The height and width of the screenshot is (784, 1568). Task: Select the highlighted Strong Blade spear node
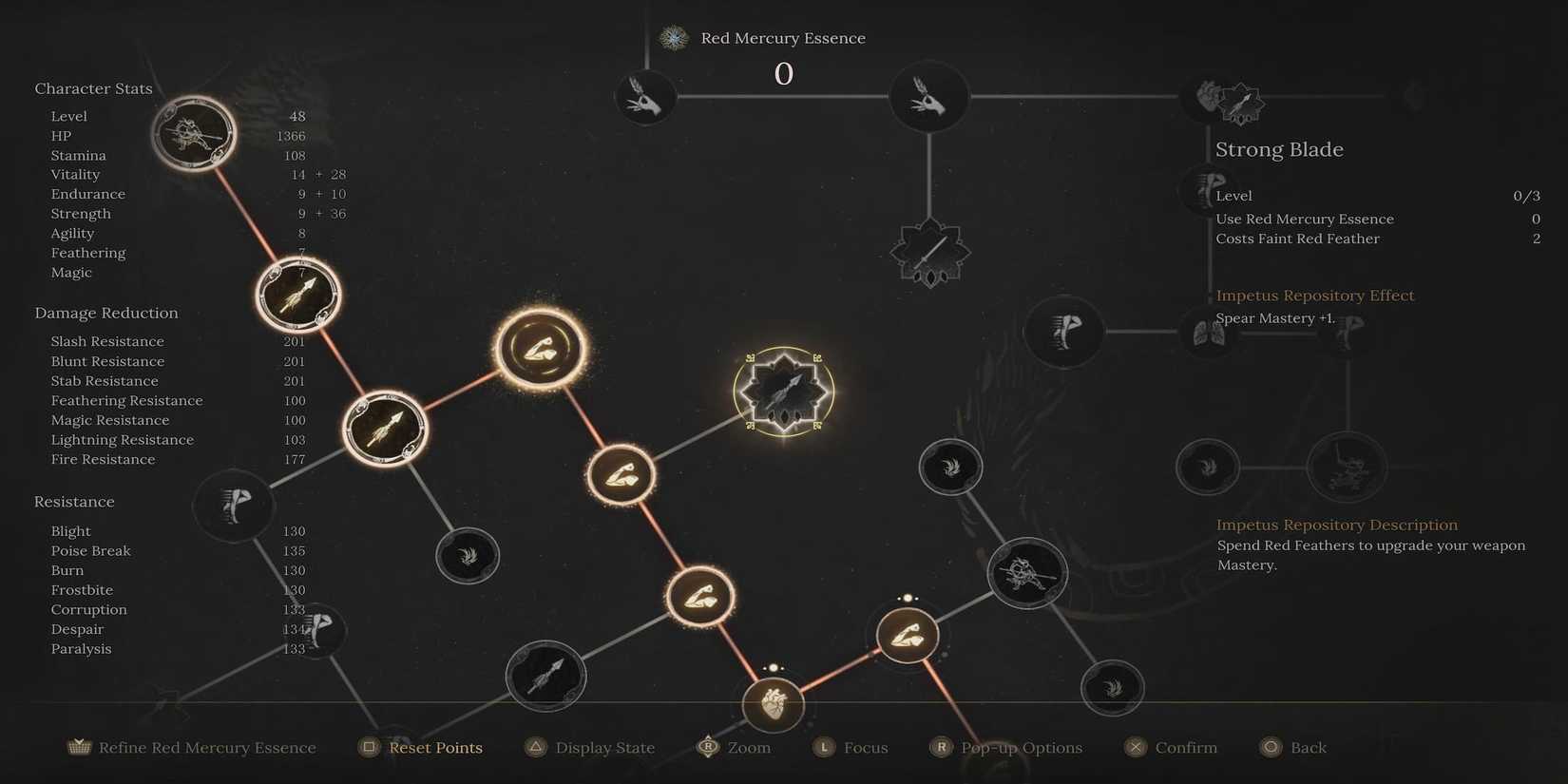pos(783,392)
